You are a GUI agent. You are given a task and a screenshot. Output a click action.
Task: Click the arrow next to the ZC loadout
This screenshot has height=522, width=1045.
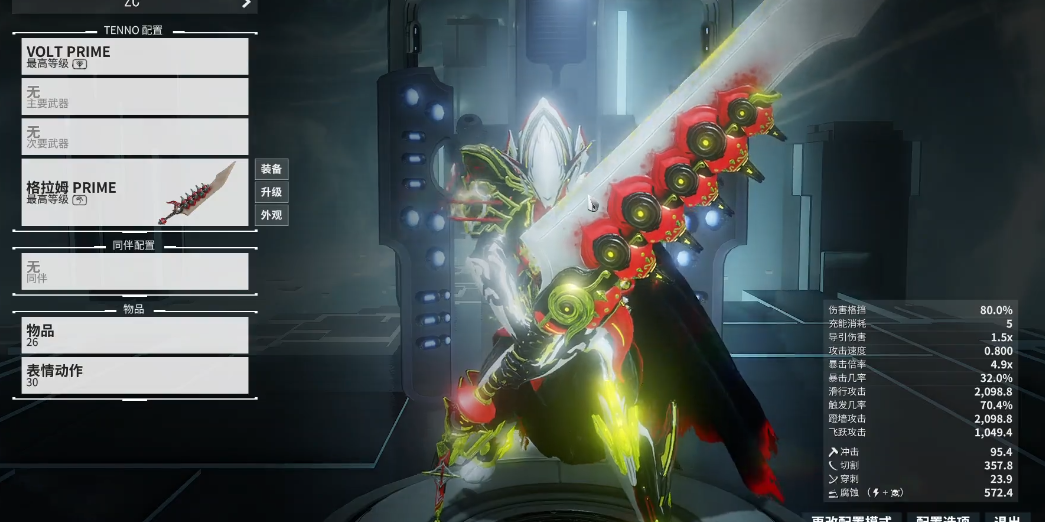click(245, 4)
